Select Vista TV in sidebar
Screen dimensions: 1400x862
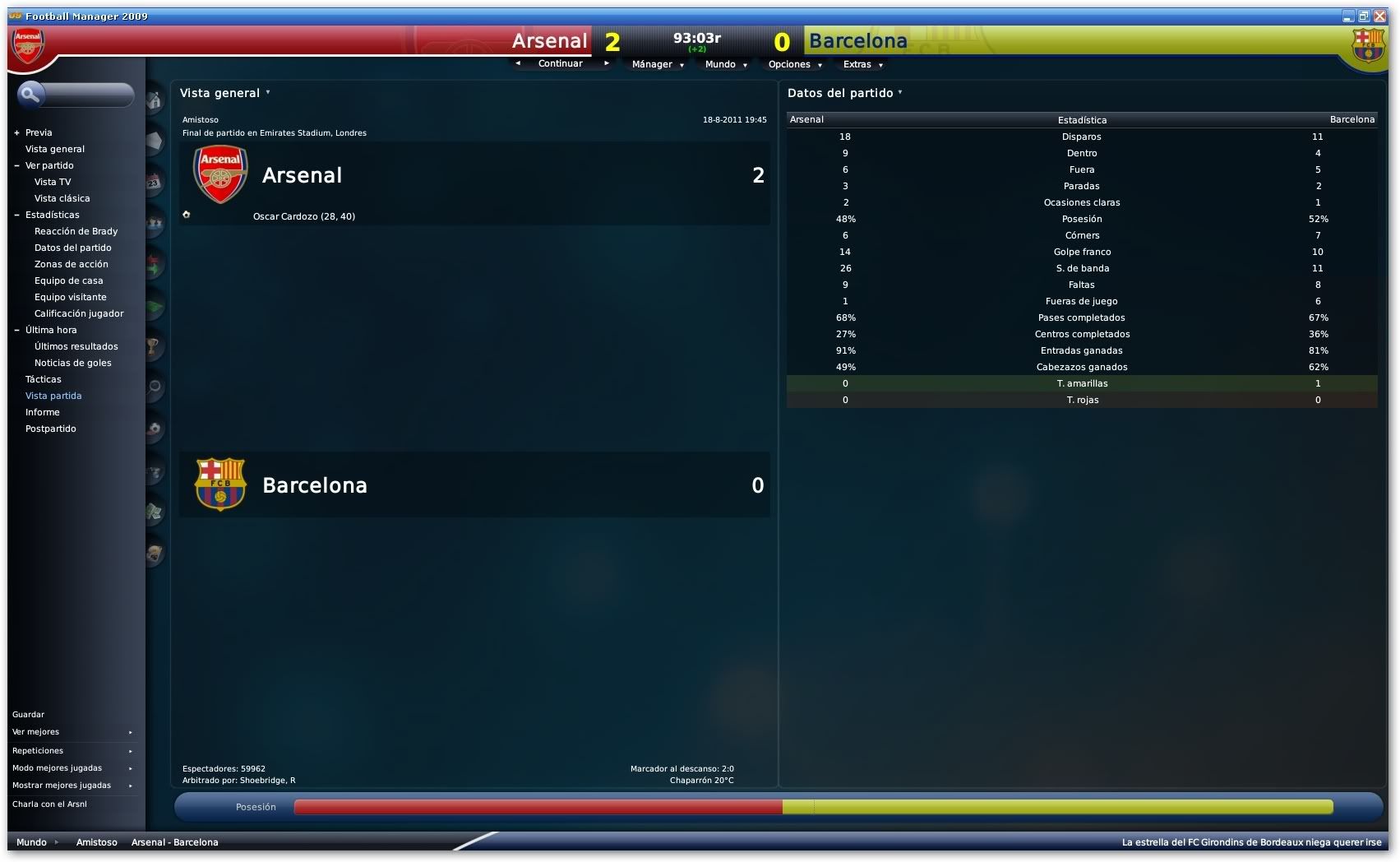click(x=53, y=182)
